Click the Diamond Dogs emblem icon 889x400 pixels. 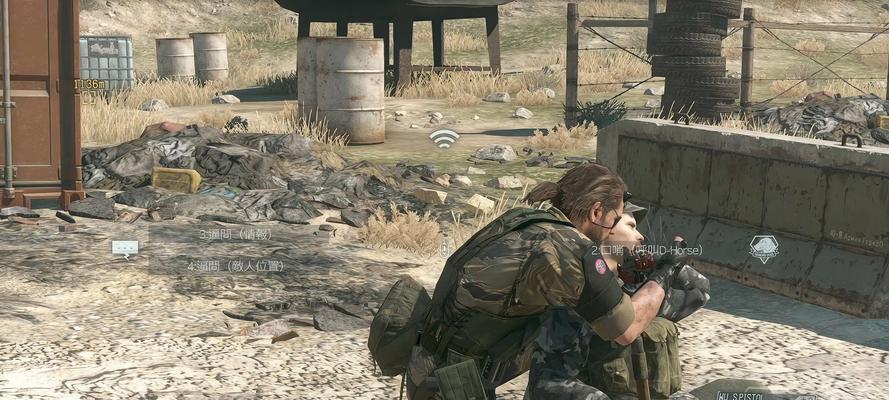pyautogui.click(x=764, y=248)
